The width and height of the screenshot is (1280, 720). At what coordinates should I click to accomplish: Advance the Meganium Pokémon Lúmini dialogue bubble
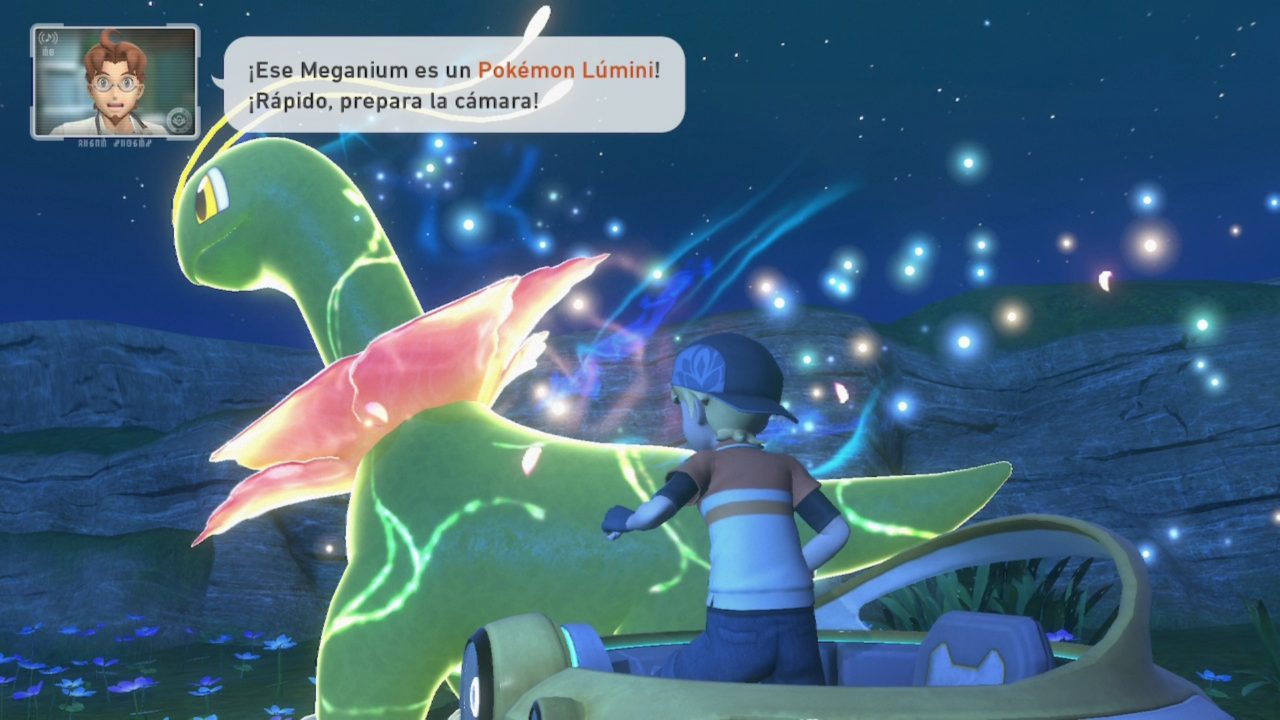click(x=453, y=85)
